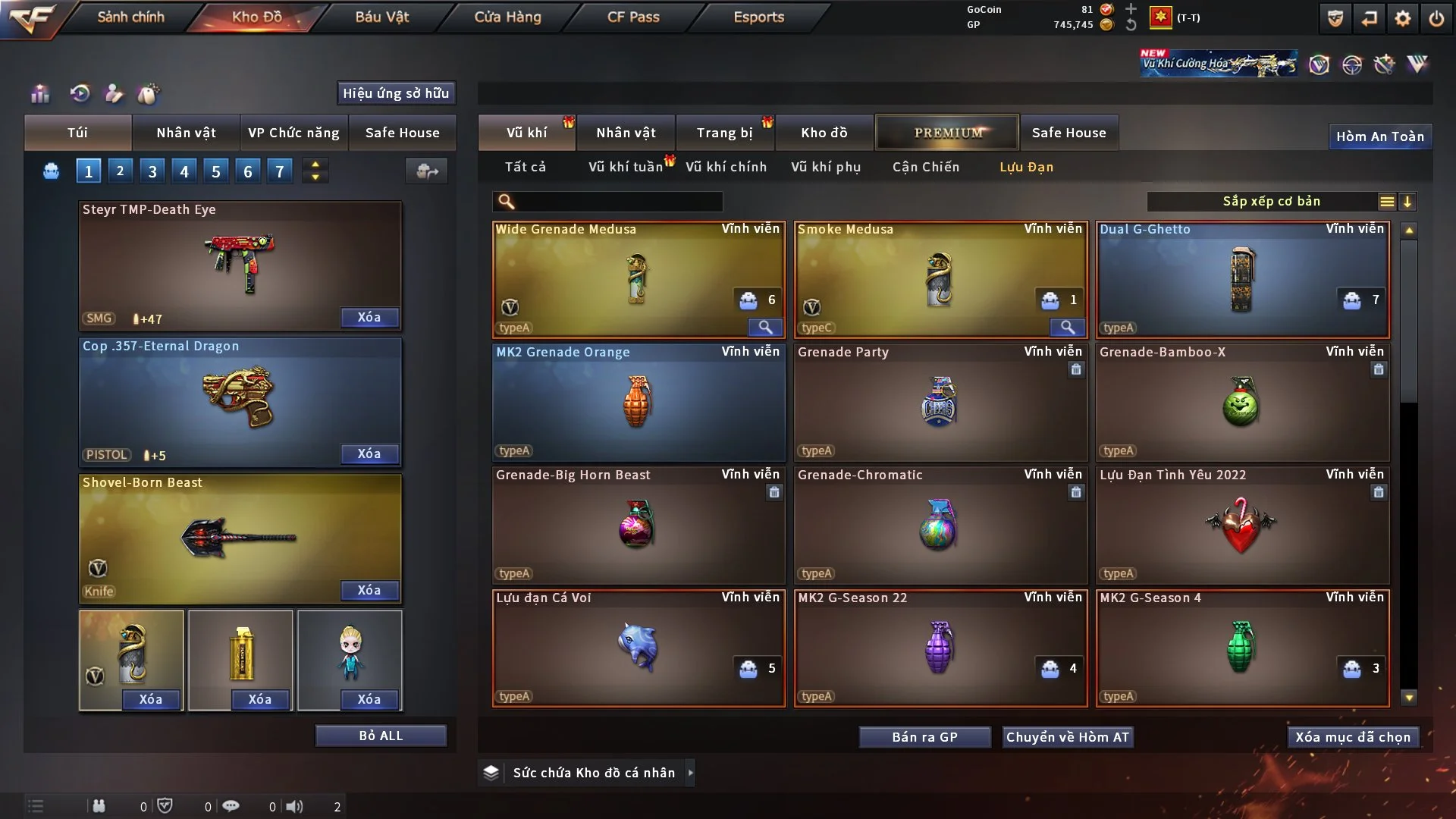The image size is (1456, 819).
Task: Click Chuyển về Hòm AT button
Action: pyautogui.click(x=1068, y=737)
